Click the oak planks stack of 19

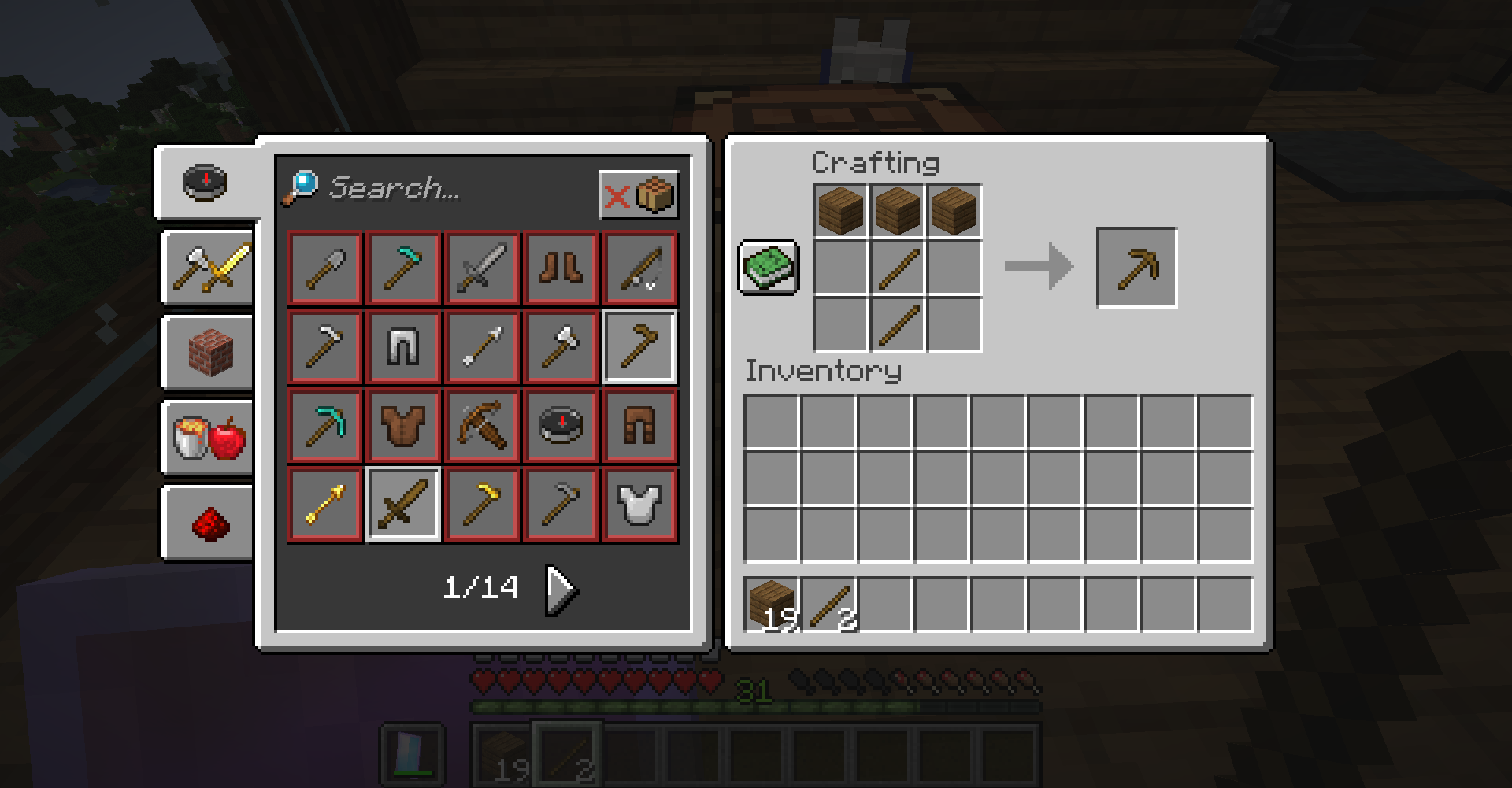(x=773, y=605)
